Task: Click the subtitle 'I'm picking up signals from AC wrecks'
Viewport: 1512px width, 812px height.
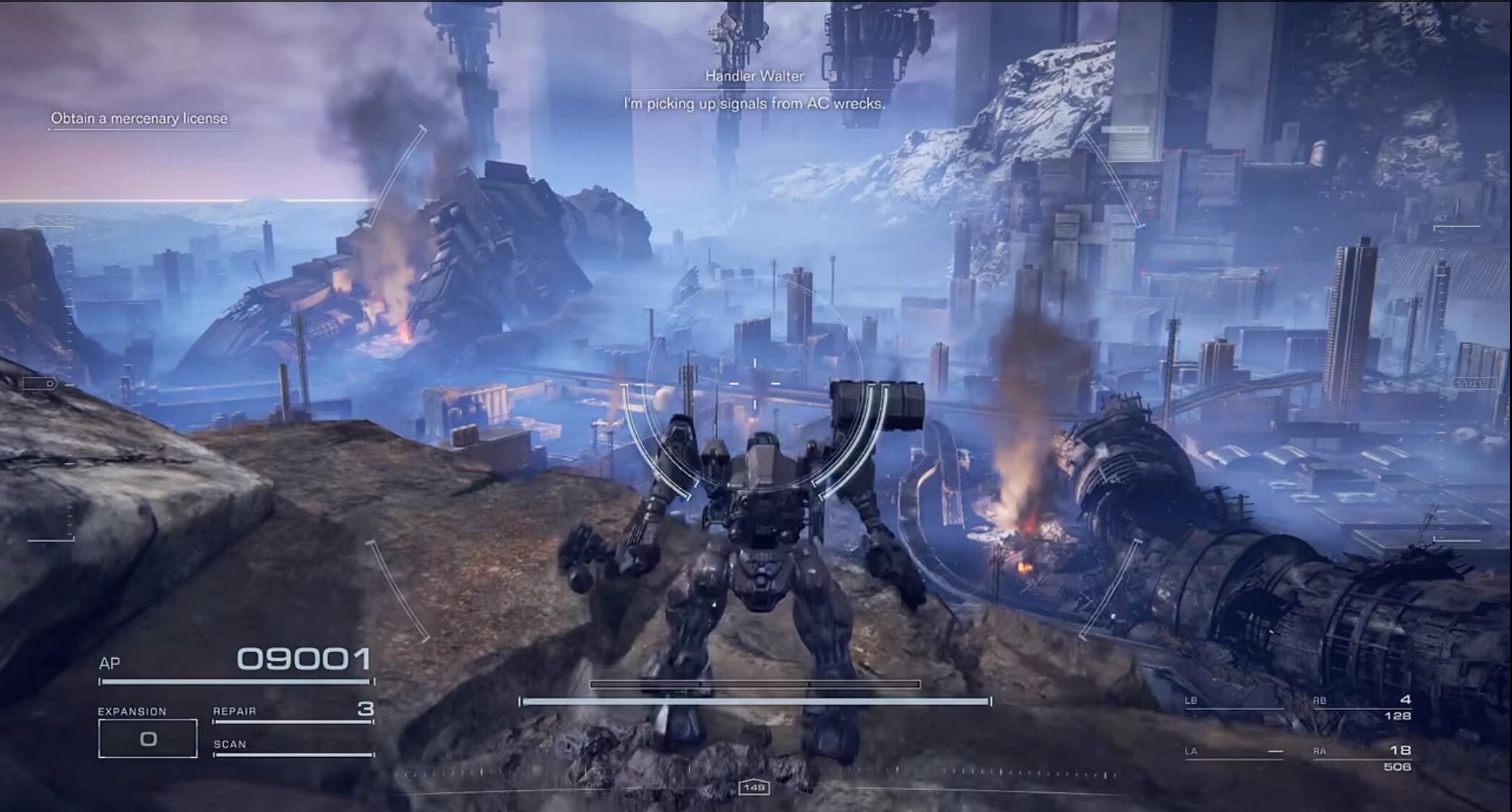Action: tap(754, 104)
